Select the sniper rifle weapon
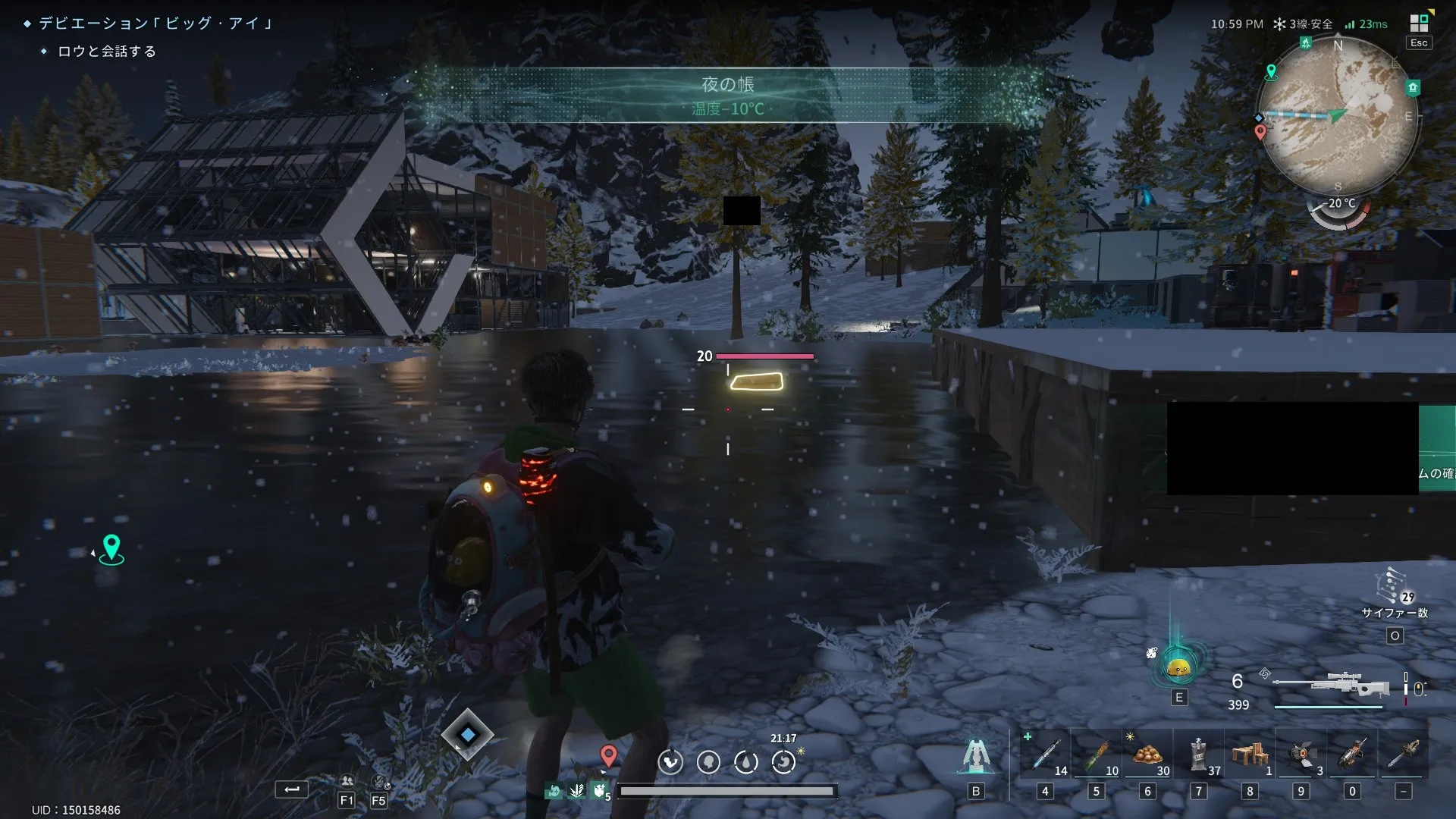 coord(1331,686)
